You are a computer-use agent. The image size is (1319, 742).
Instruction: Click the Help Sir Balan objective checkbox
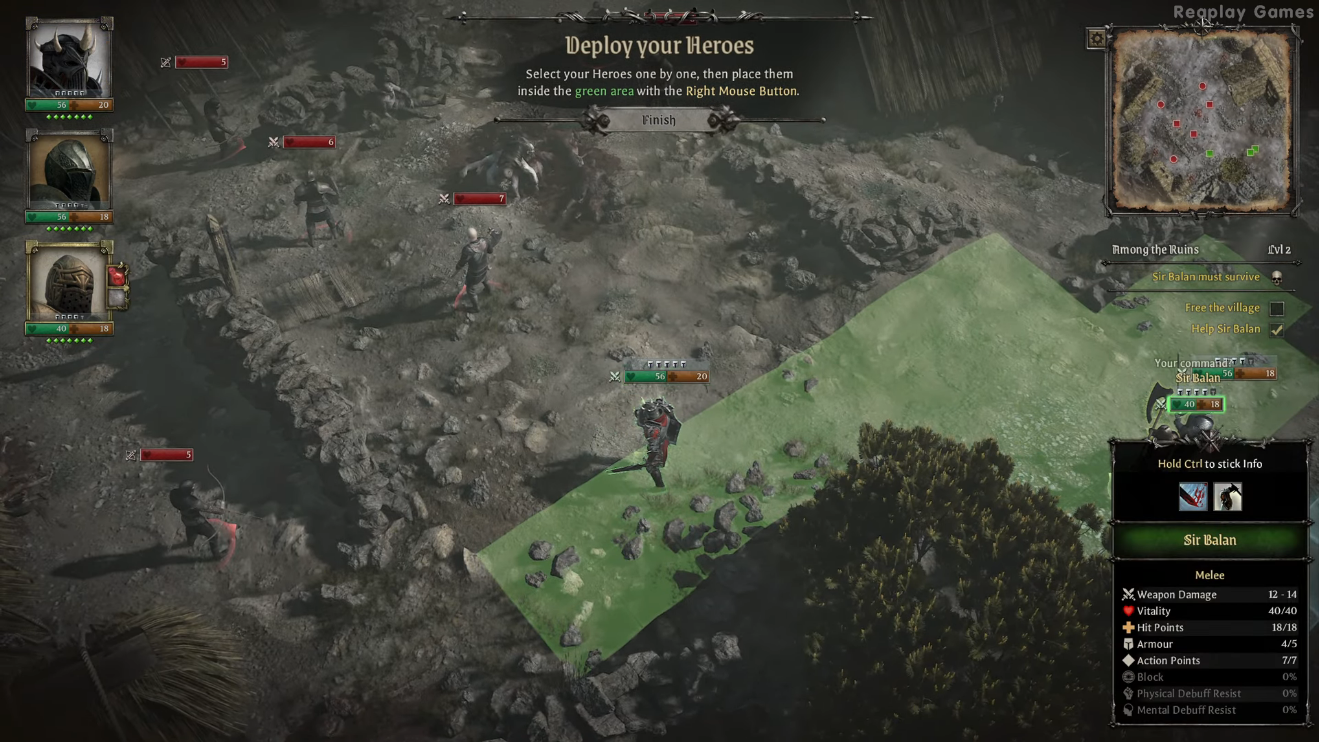pos(1276,329)
